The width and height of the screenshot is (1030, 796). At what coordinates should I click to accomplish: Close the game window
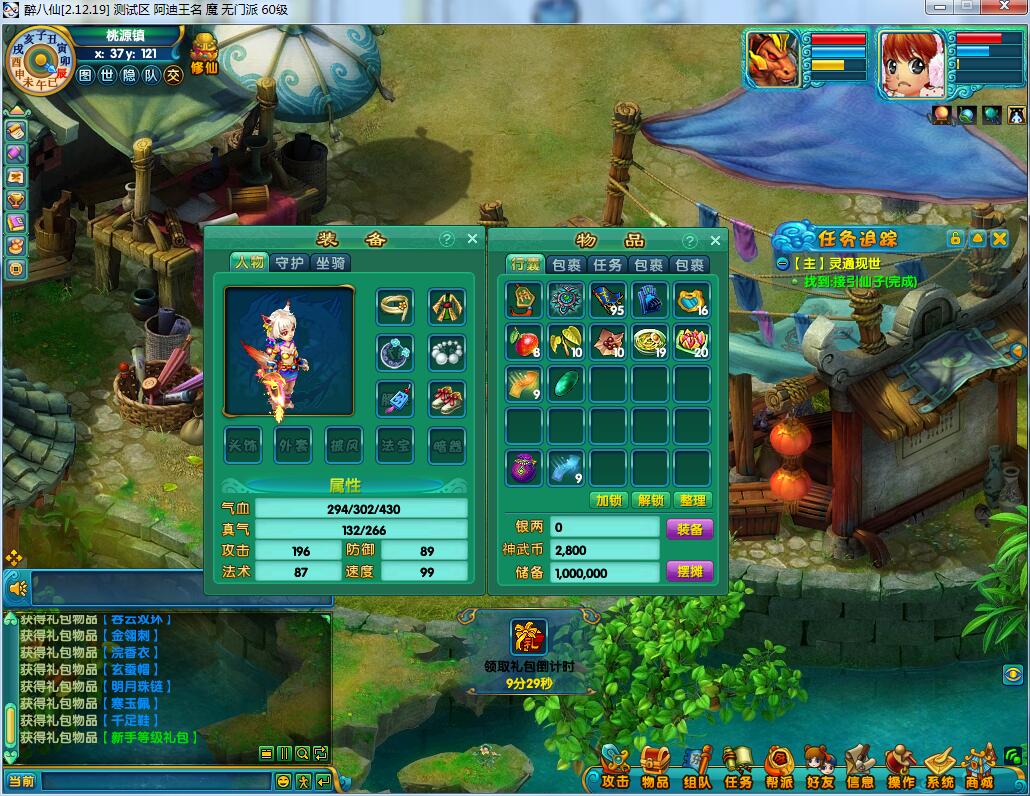click(1007, 7)
